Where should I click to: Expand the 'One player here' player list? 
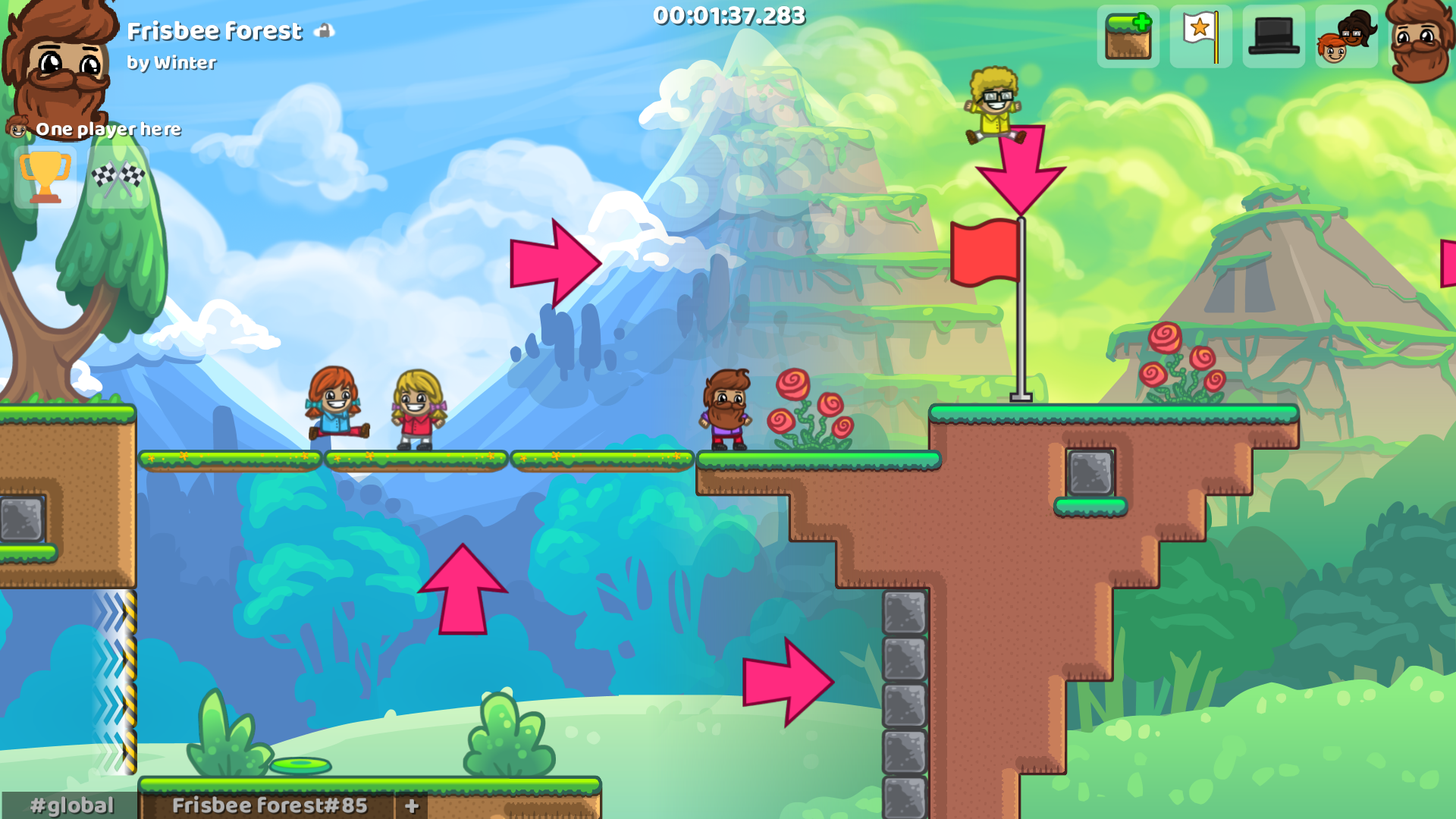point(108,129)
